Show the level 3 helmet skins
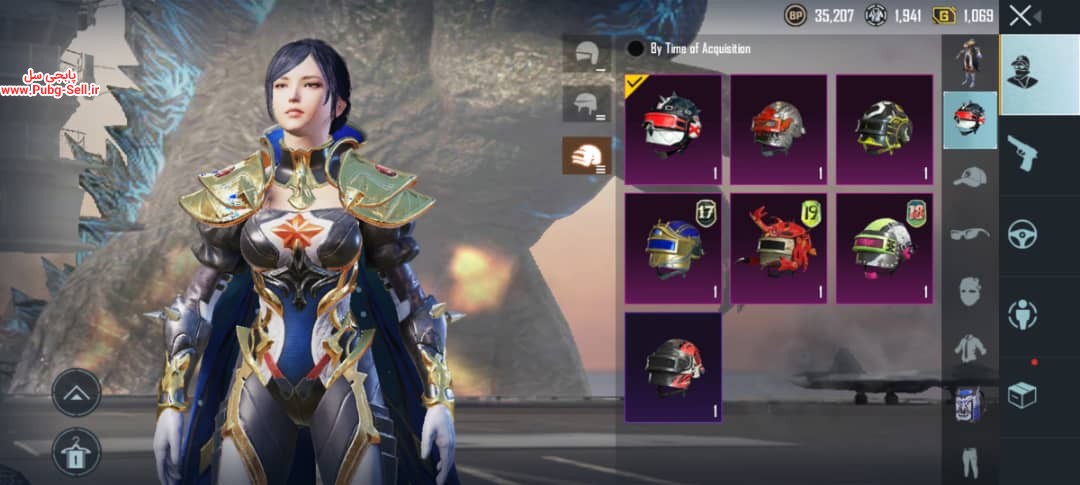The image size is (1080, 485). pyautogui.click(x=586, y=155)
